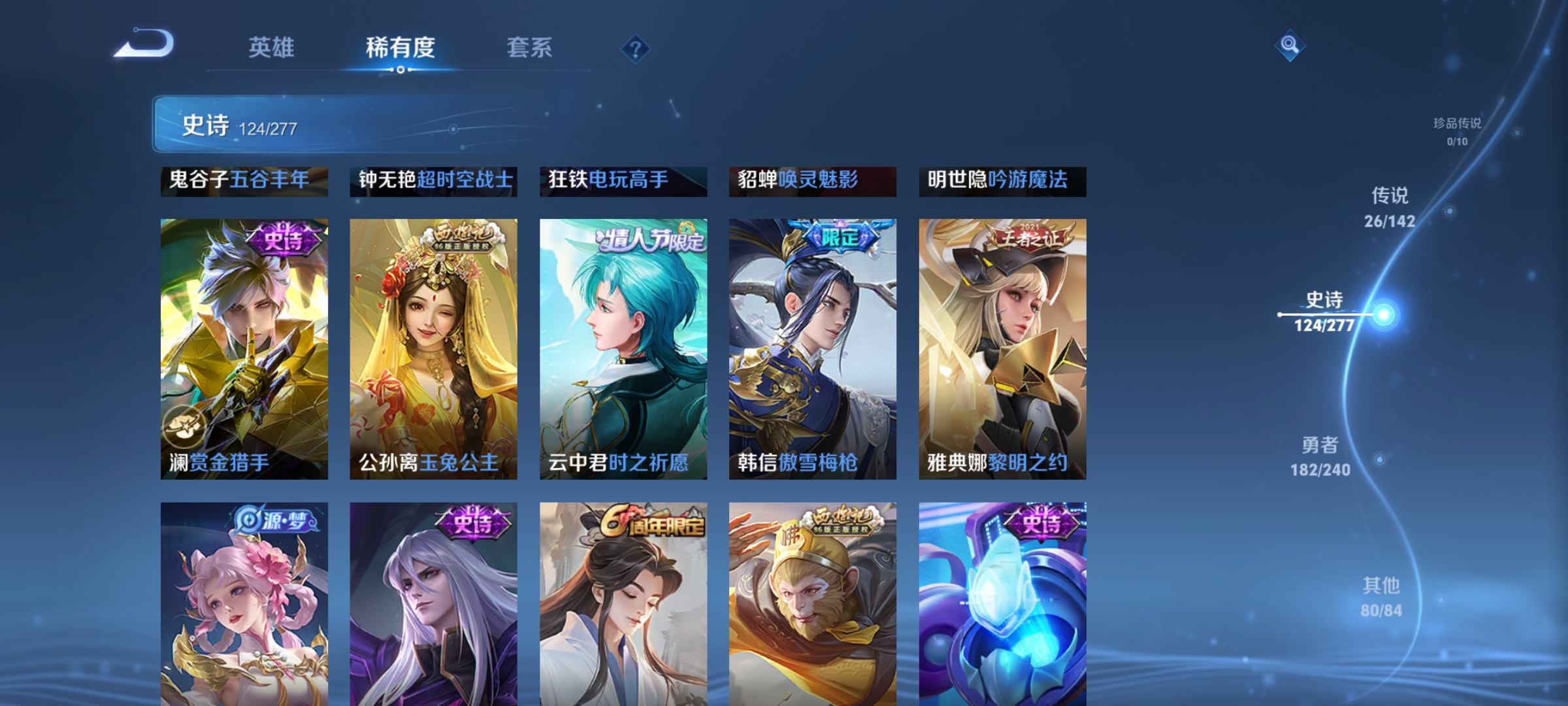Screen dimensions: 1568x706
Task: Open the skin search magnifier icon
Action: pyautogui.click(x=1290, y=45)
